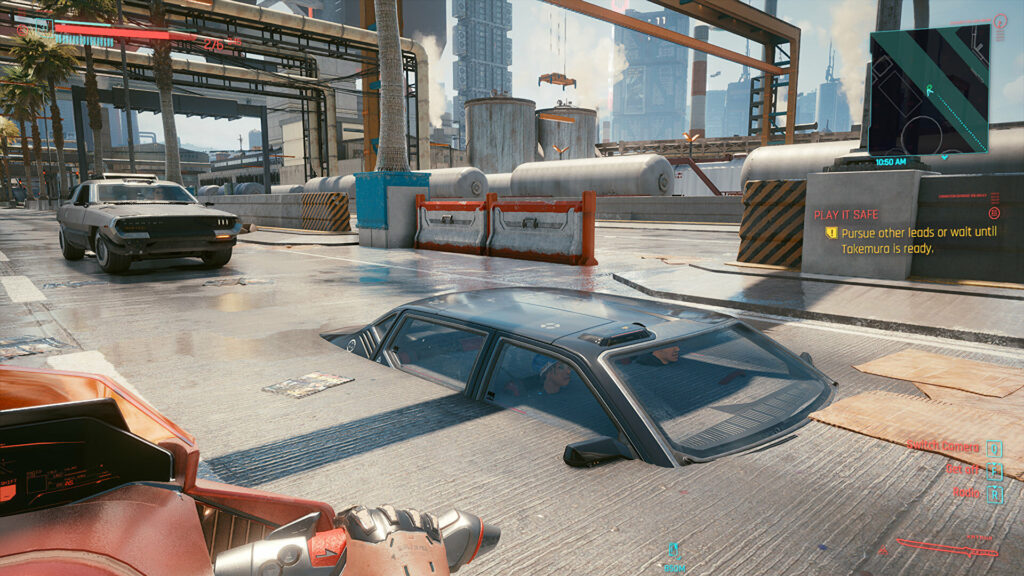Open the minimap in the corner
This screenshot has height=576, width=1024.
[x=929, y=90]
